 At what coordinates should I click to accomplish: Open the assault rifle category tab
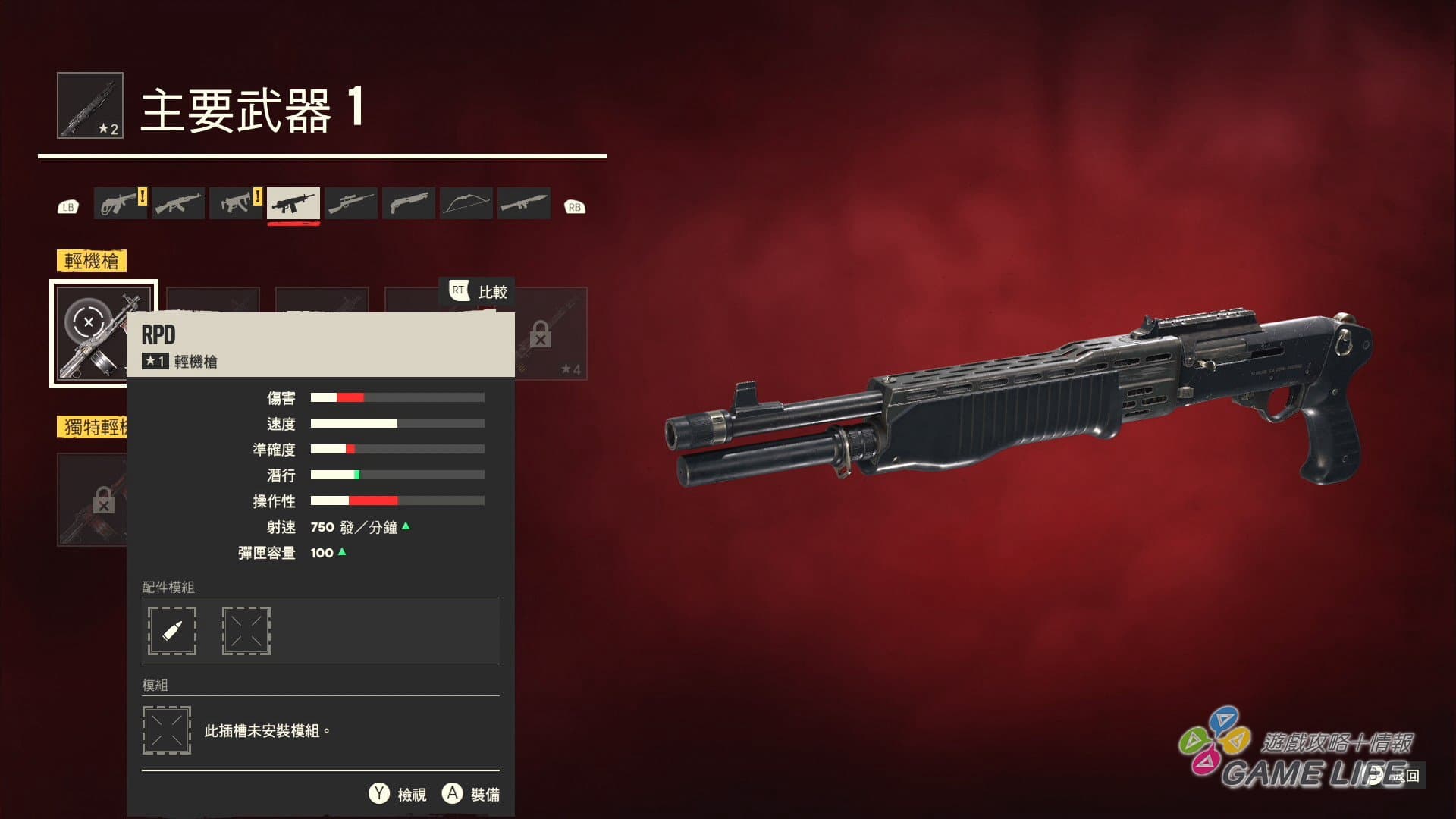pyautogui.click(x=178, y=203)
